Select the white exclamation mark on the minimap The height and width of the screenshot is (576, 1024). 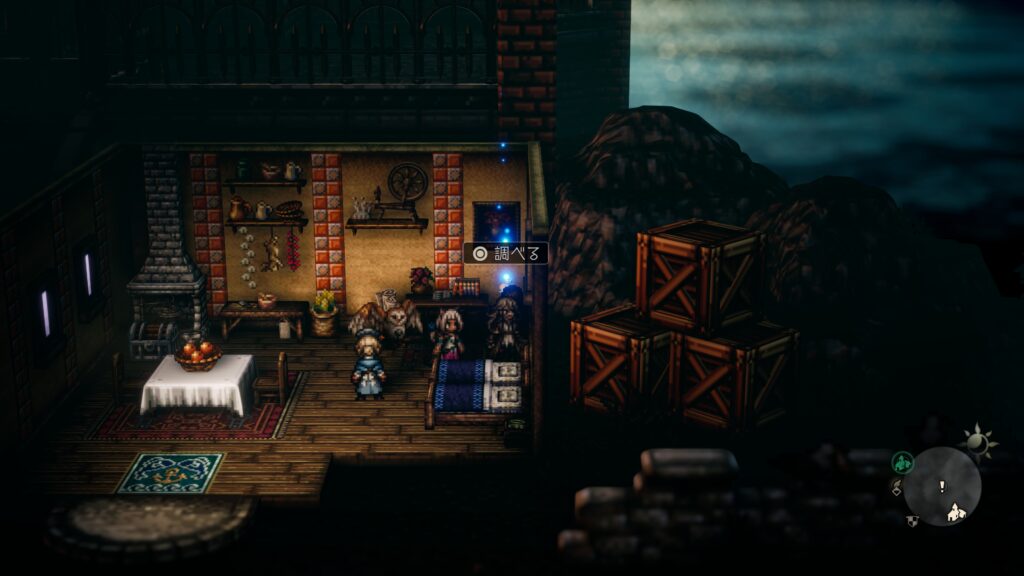pyautogui.click(x=940, y=485)
